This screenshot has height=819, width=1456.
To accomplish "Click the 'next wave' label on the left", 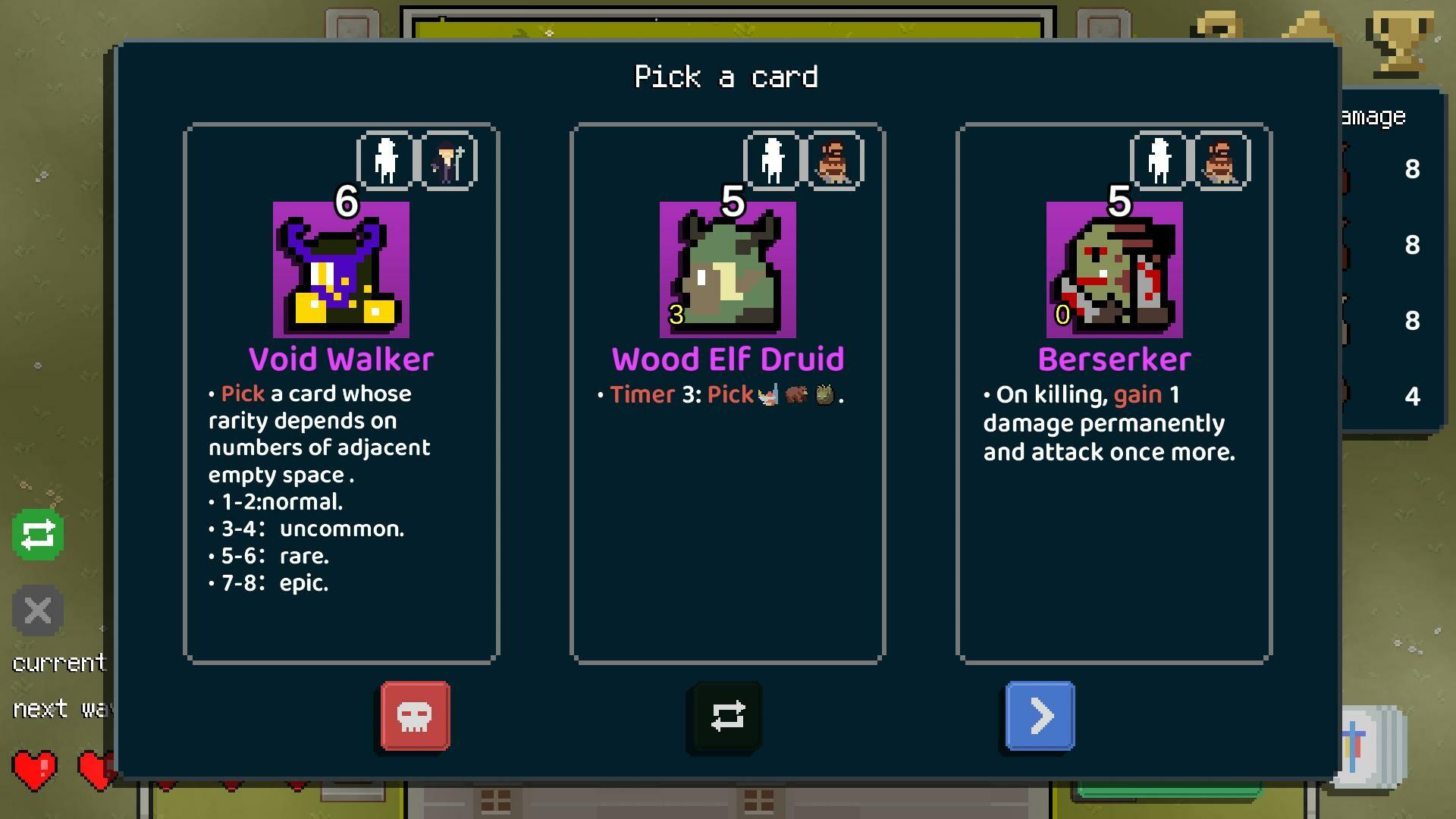I will point(61,708).
